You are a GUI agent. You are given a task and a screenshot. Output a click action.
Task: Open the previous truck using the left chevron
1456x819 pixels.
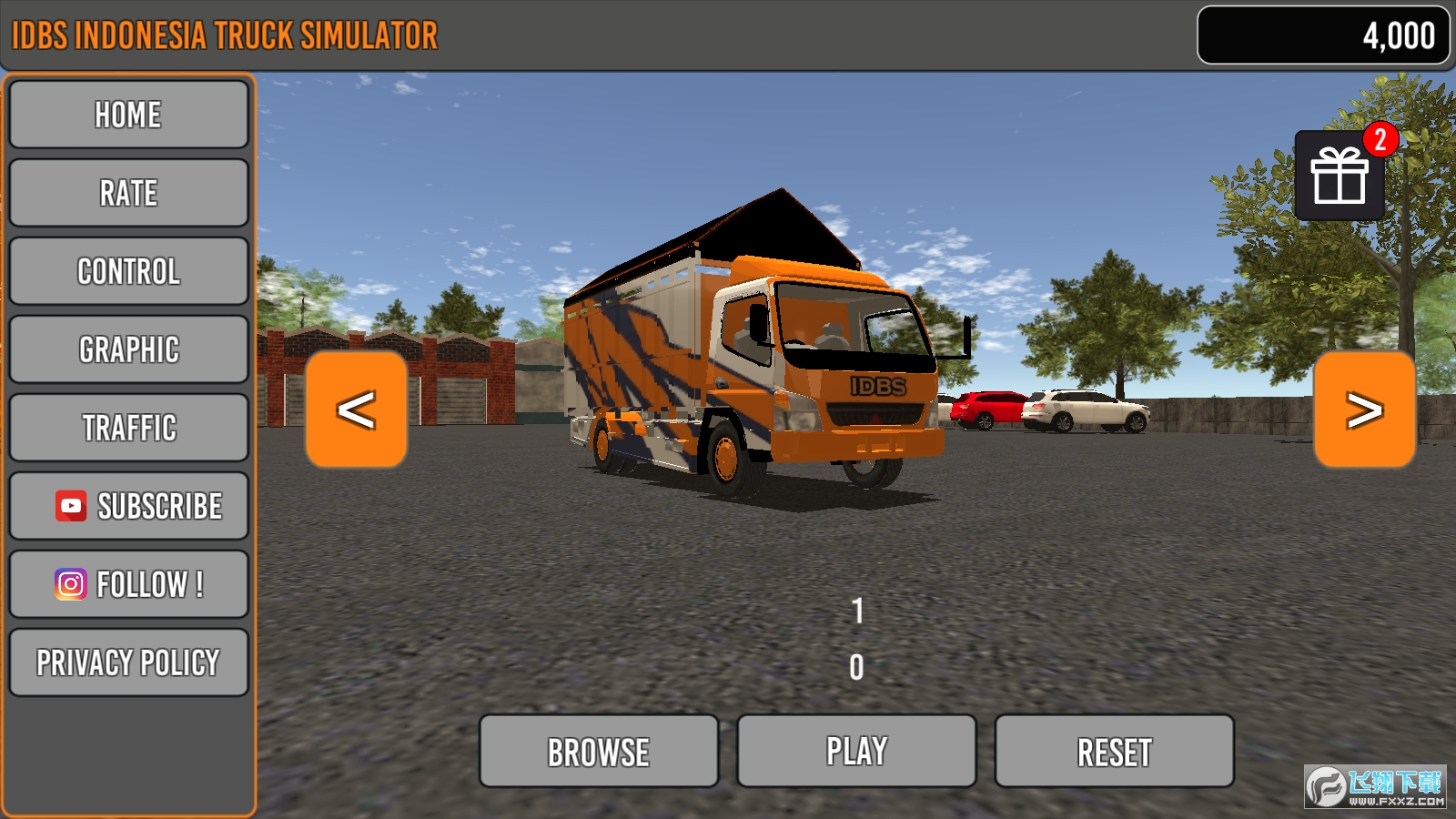(356, 409)
